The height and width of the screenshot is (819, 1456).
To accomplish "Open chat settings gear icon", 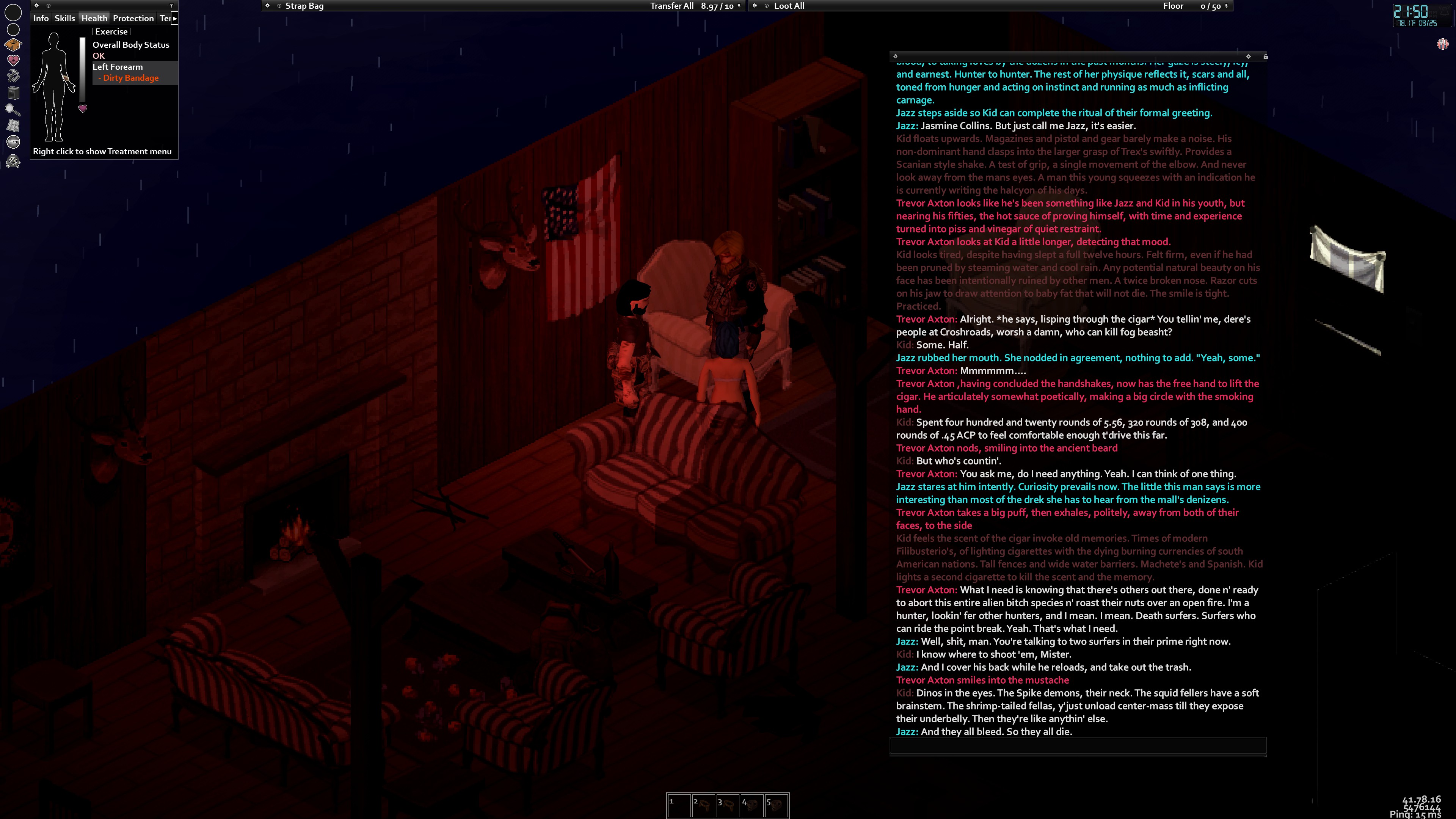I will click(x=1249, y=56).
